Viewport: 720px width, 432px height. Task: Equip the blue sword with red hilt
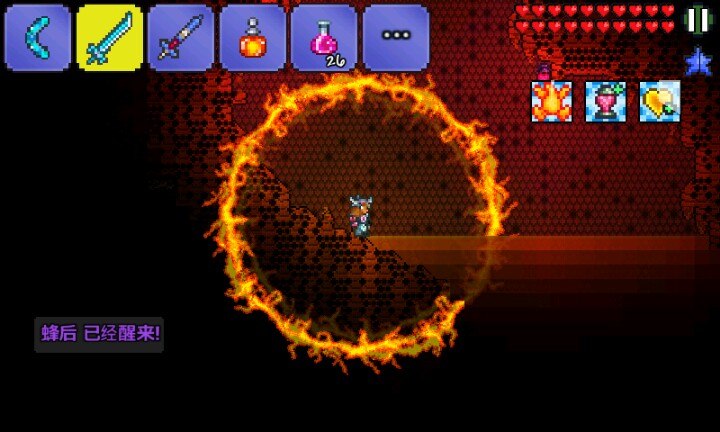[x=181, y=38]
